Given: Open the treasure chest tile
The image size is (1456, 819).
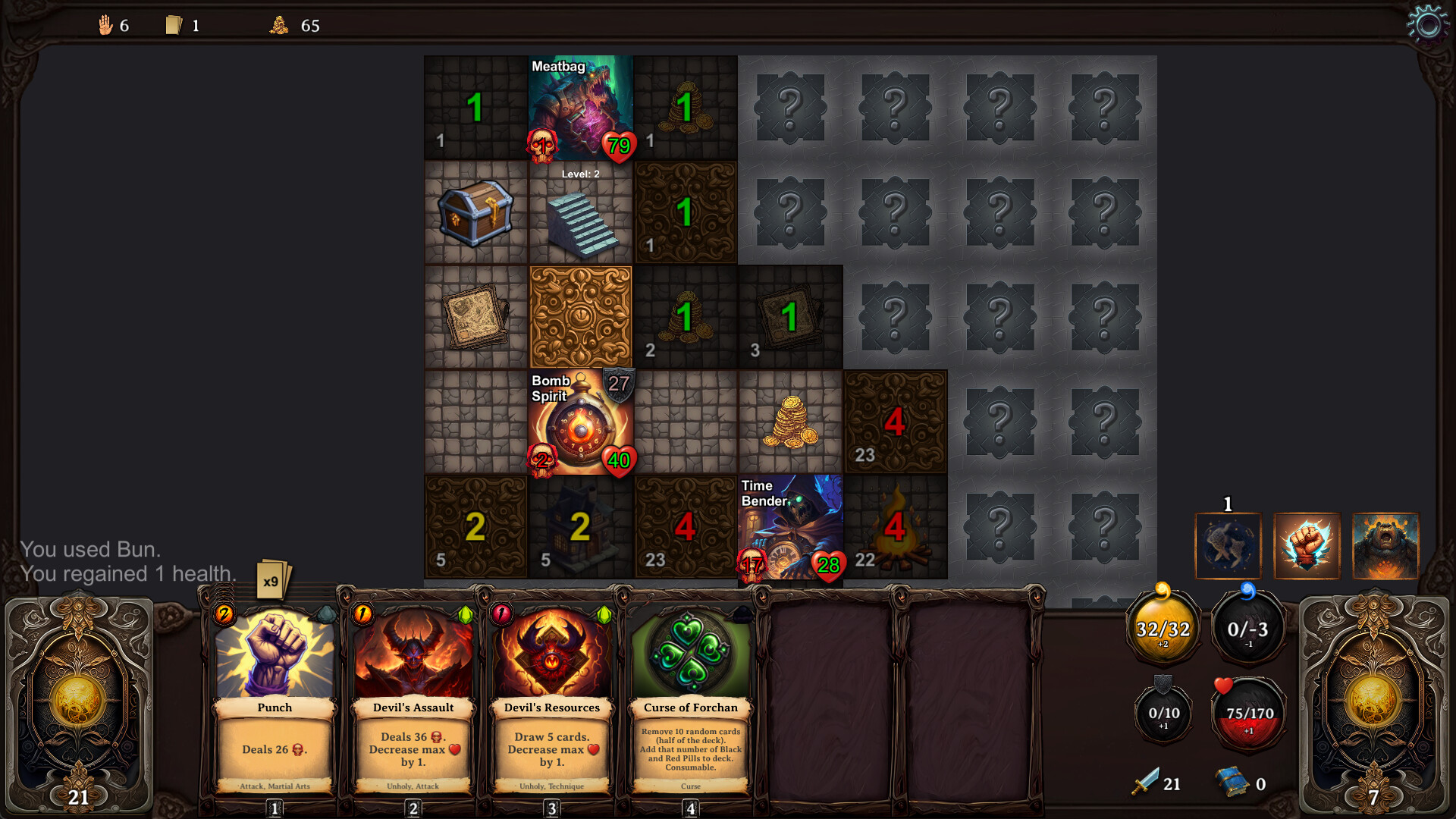Looking at the screenshot, I should coord(475,213).
